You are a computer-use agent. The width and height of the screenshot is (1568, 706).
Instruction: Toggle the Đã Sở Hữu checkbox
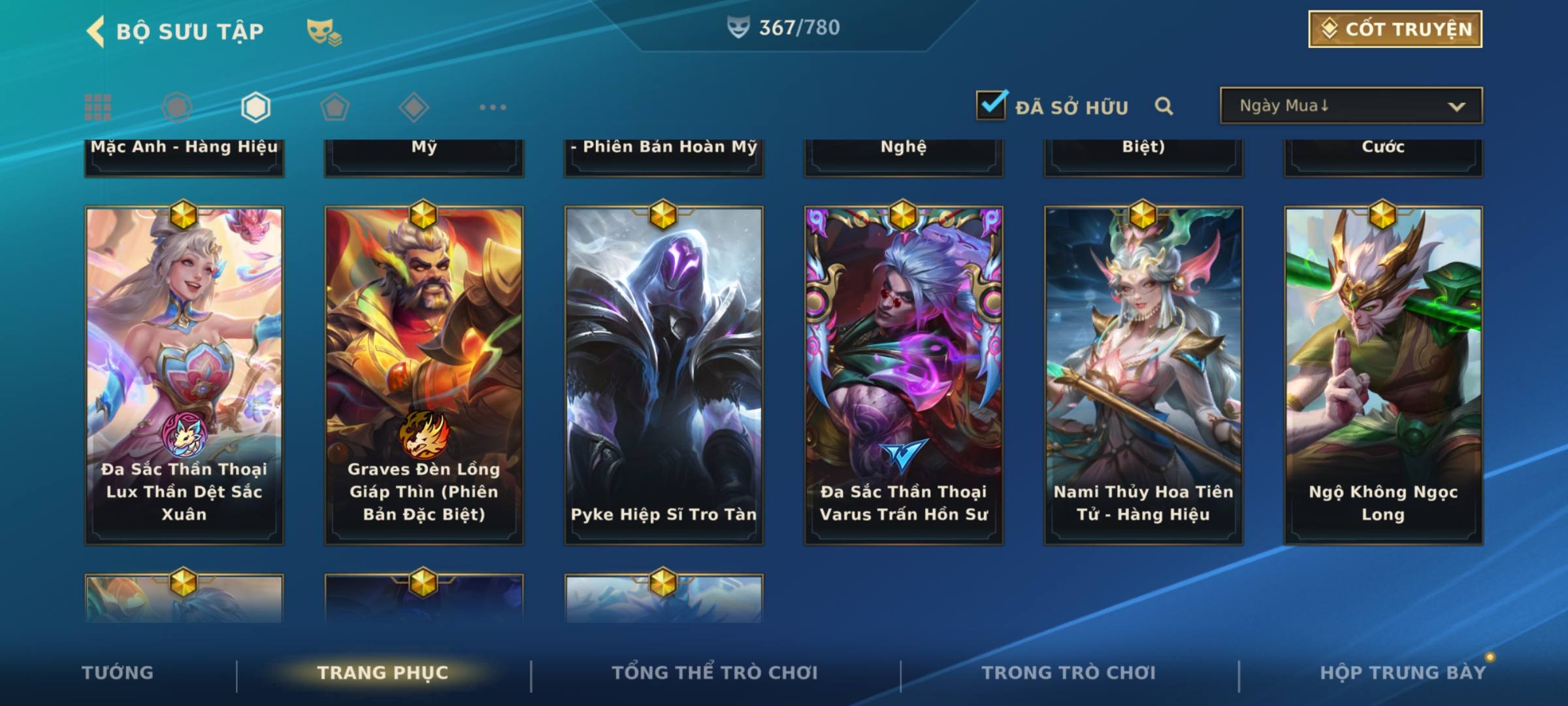991,105
